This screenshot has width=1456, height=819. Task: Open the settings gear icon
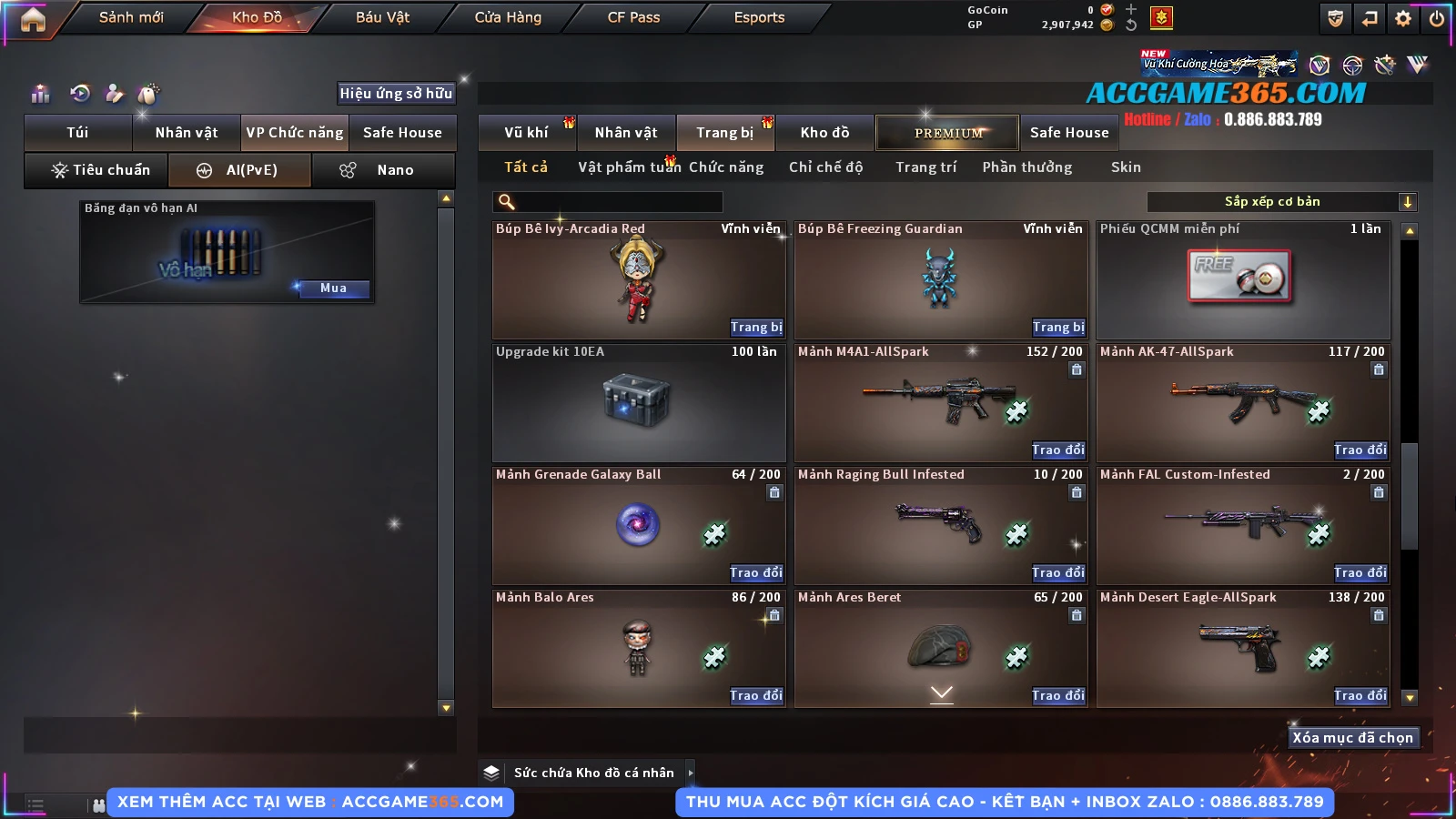(x=1403, y=18)
